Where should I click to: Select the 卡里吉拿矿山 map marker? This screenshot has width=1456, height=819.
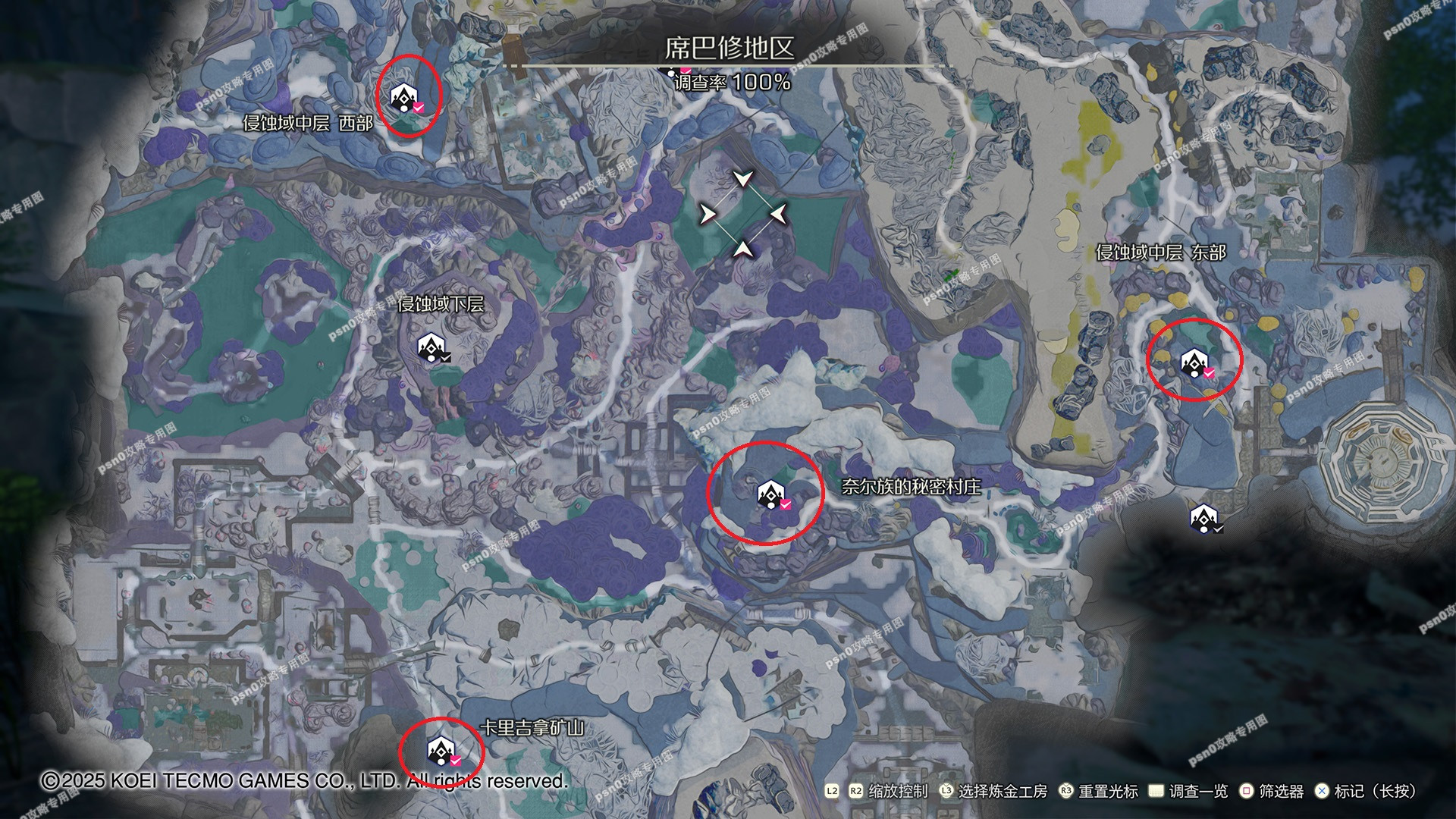pyautogui.click(x=441, y=751)
